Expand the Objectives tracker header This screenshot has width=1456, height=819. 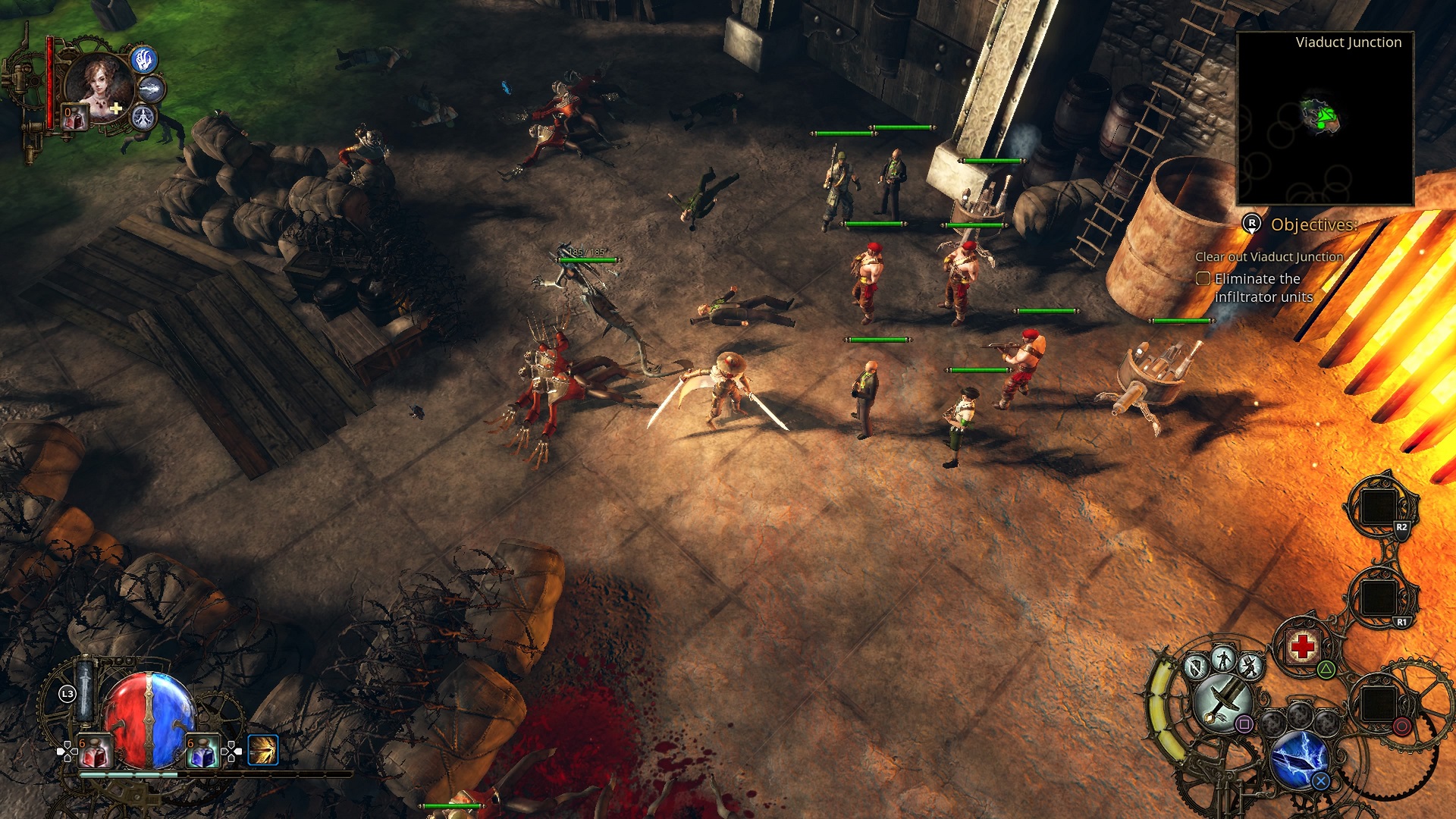(x=1313, y=224)
